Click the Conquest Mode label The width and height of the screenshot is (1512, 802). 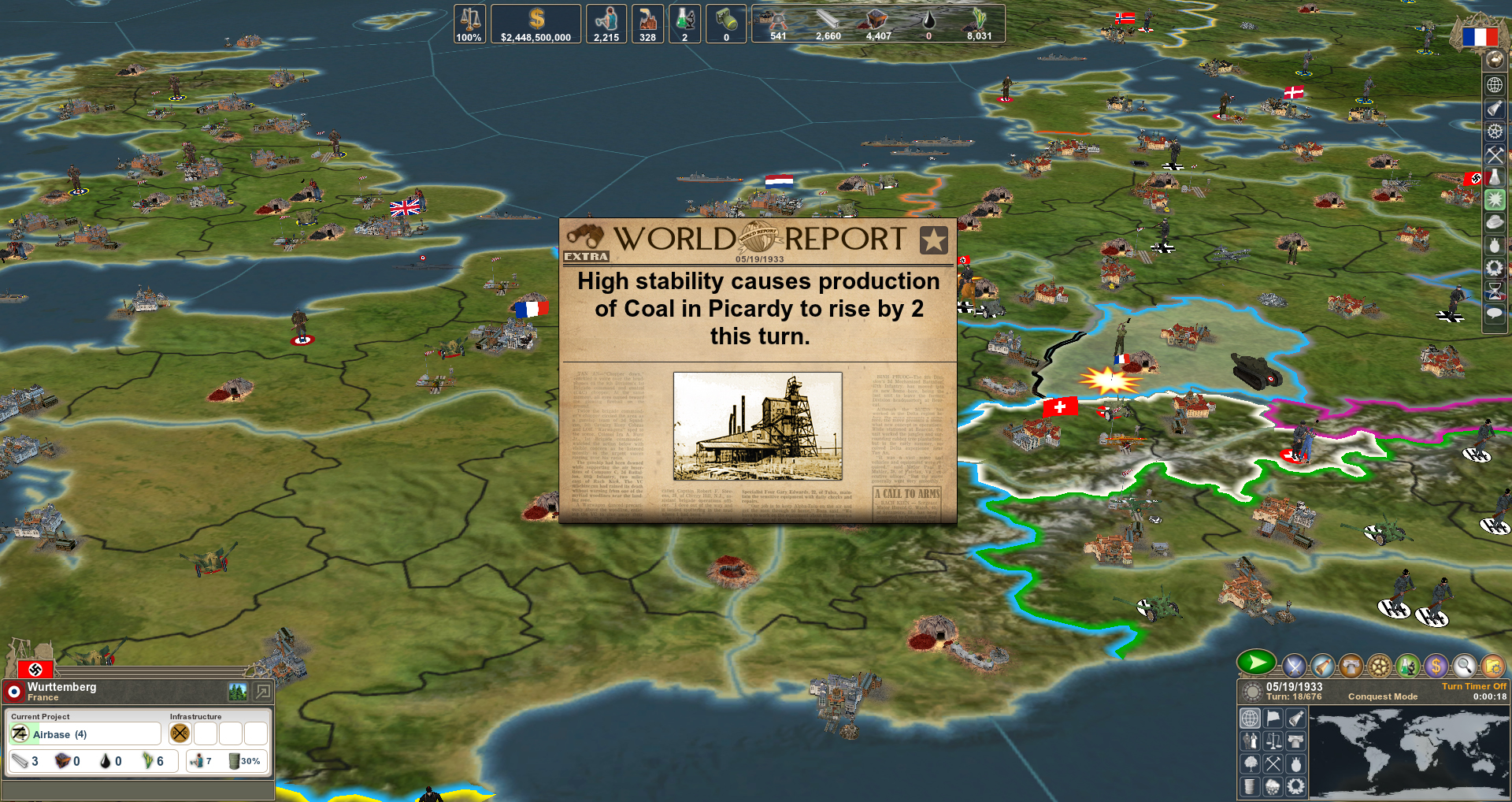coord(1383,696)
